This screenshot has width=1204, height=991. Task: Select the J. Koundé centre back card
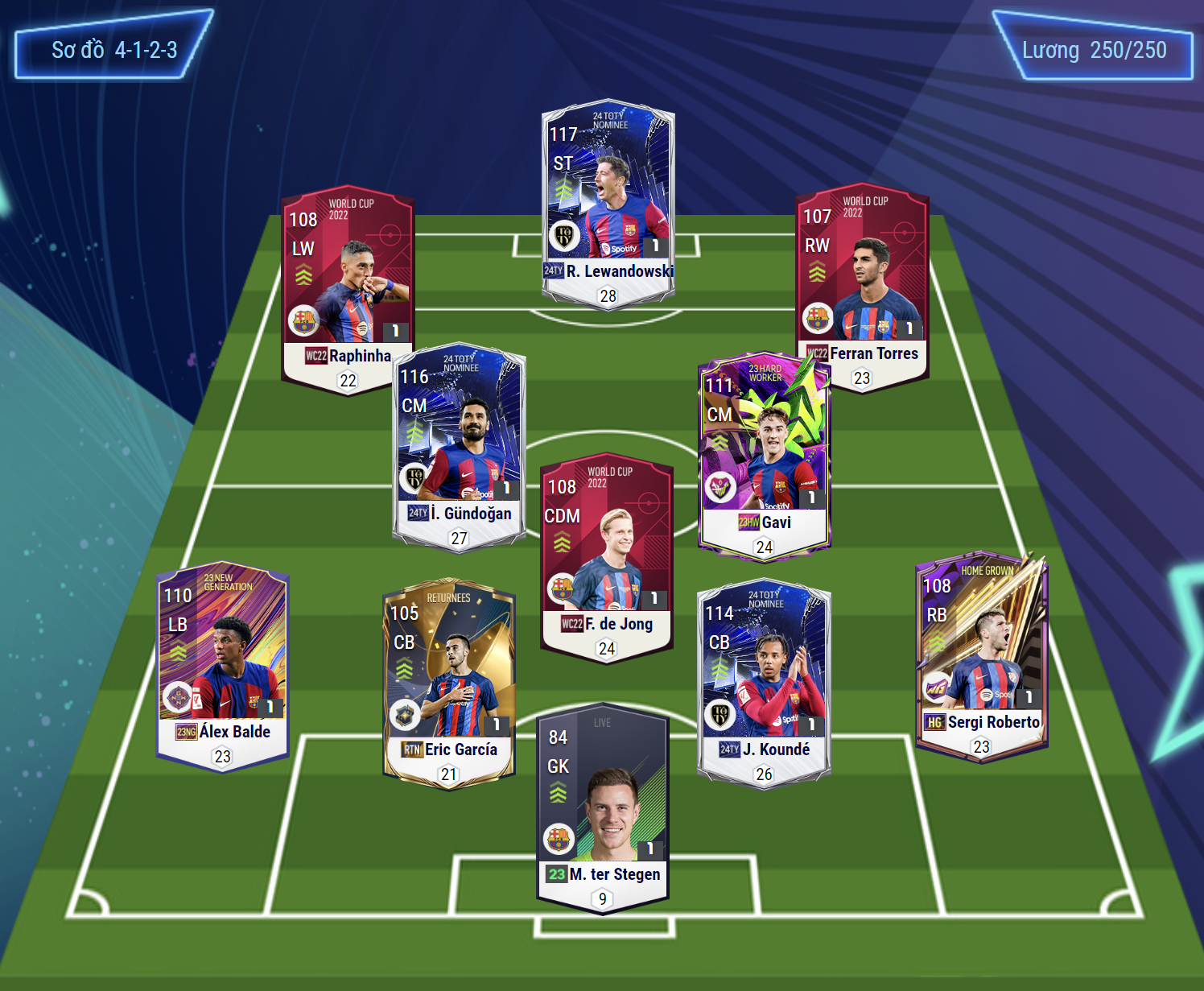[x=763, y=680]
